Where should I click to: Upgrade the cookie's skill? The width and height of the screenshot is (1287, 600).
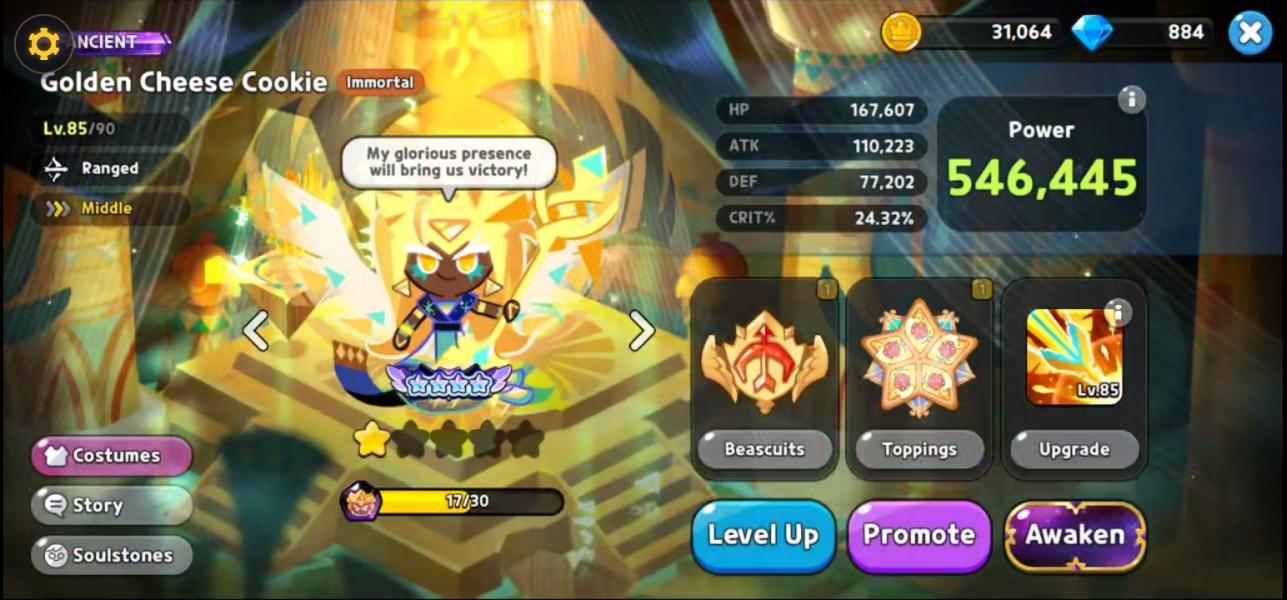coord(1074,450)
